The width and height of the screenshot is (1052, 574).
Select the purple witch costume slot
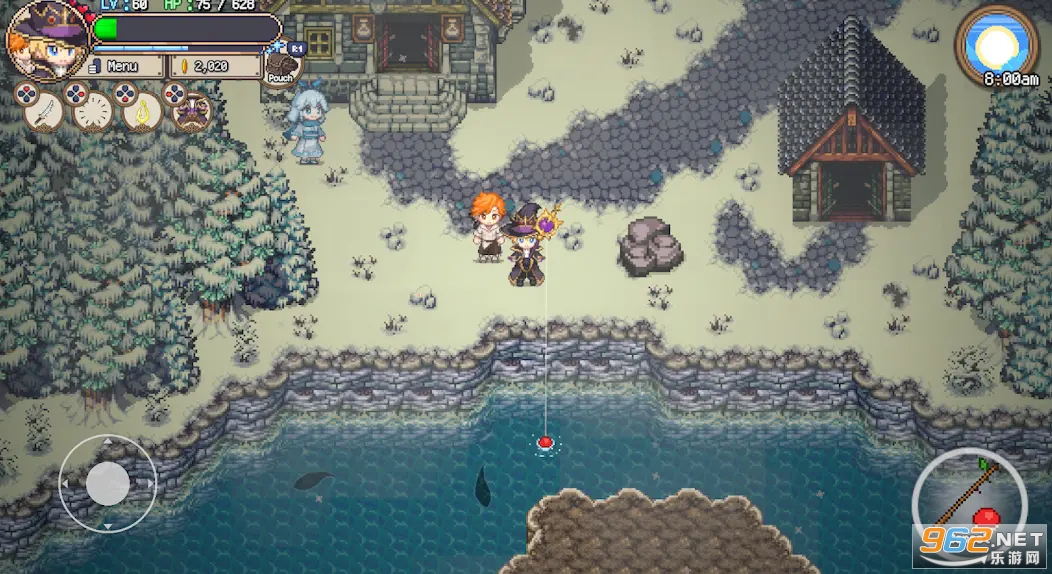(191, 111)
